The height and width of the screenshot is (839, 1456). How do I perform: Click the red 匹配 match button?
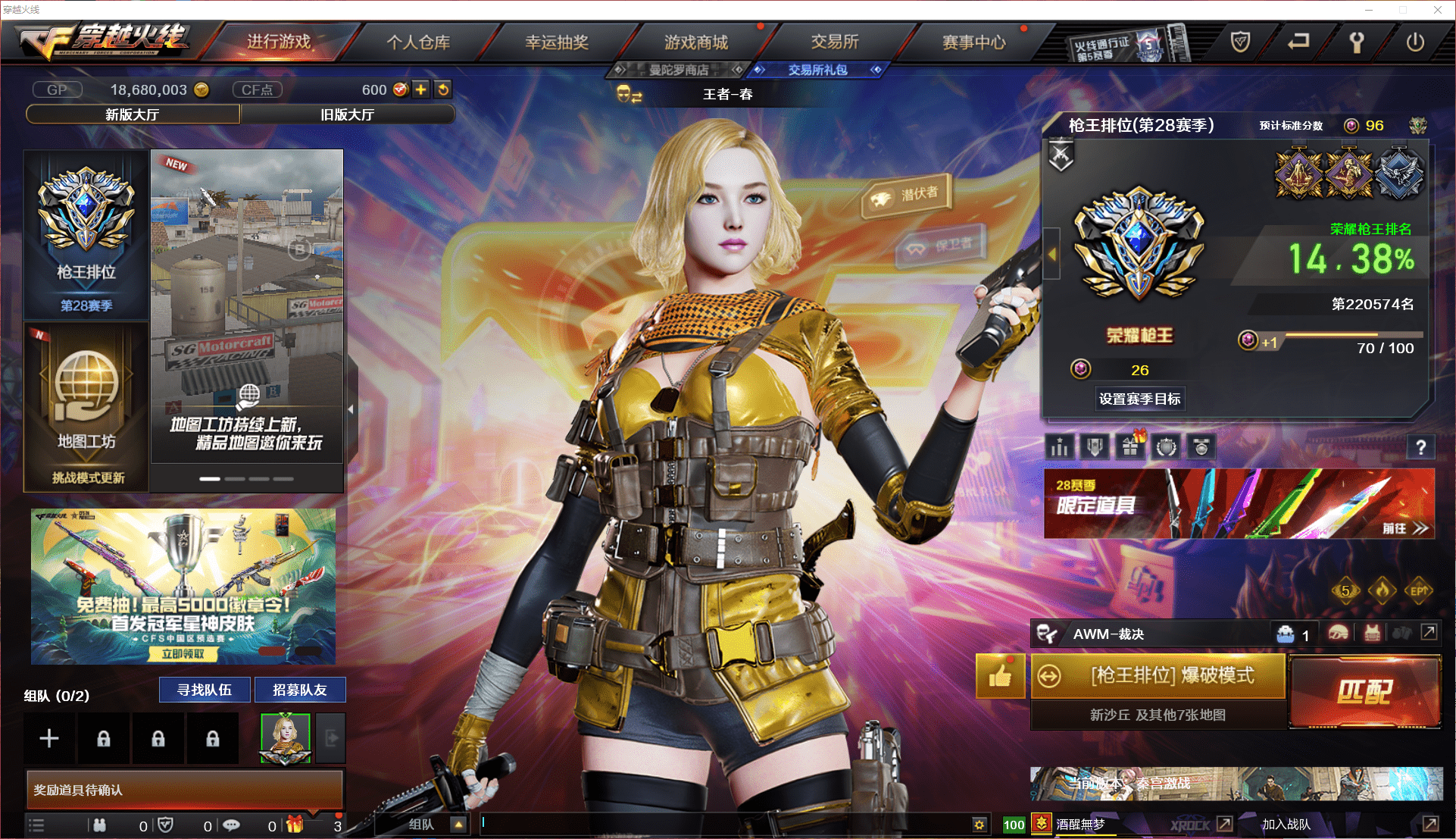pyautogui.click(x=1364, y=691)
